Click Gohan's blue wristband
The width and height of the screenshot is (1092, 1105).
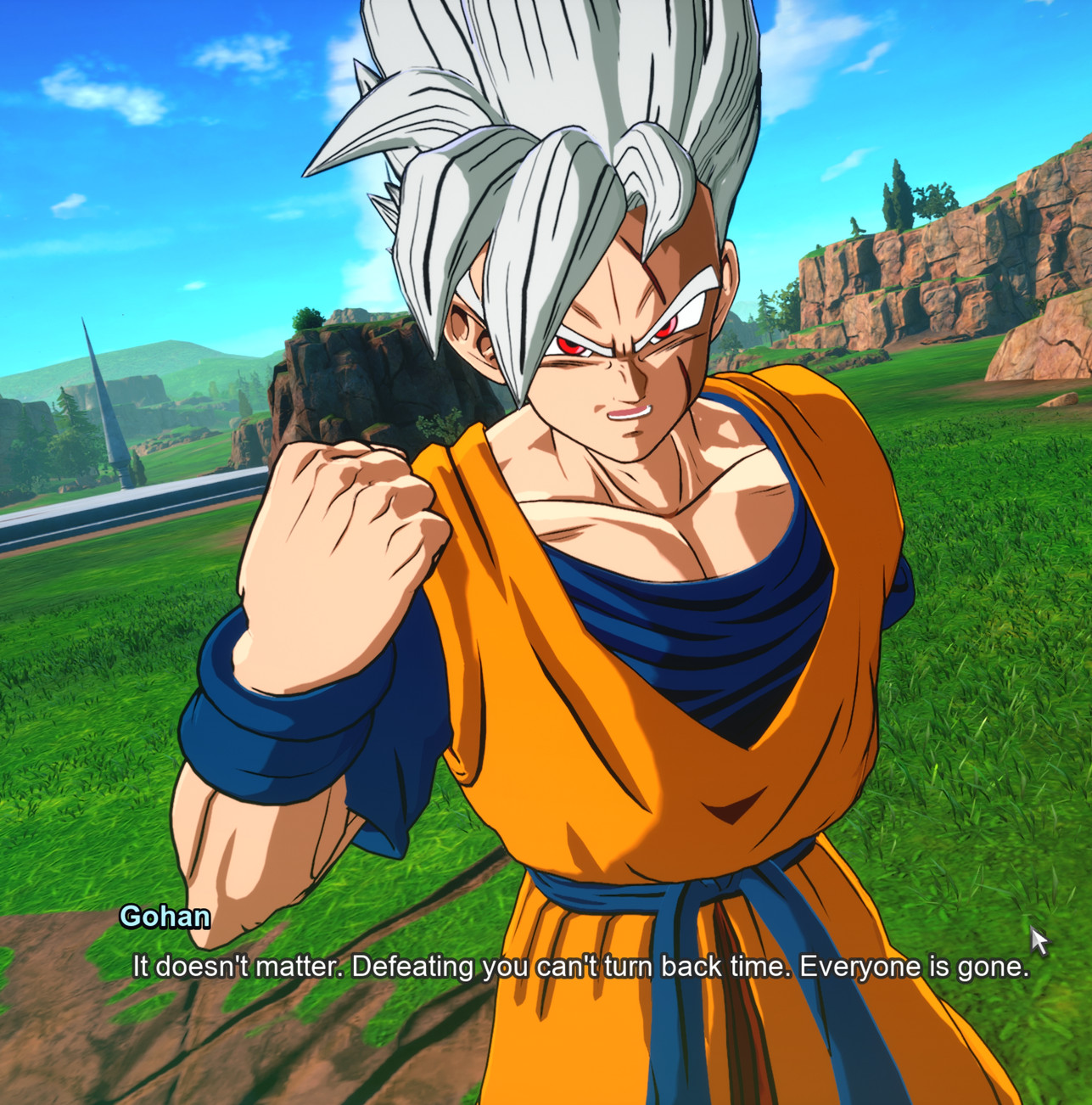pyautogui.click(x=272, y=730)
